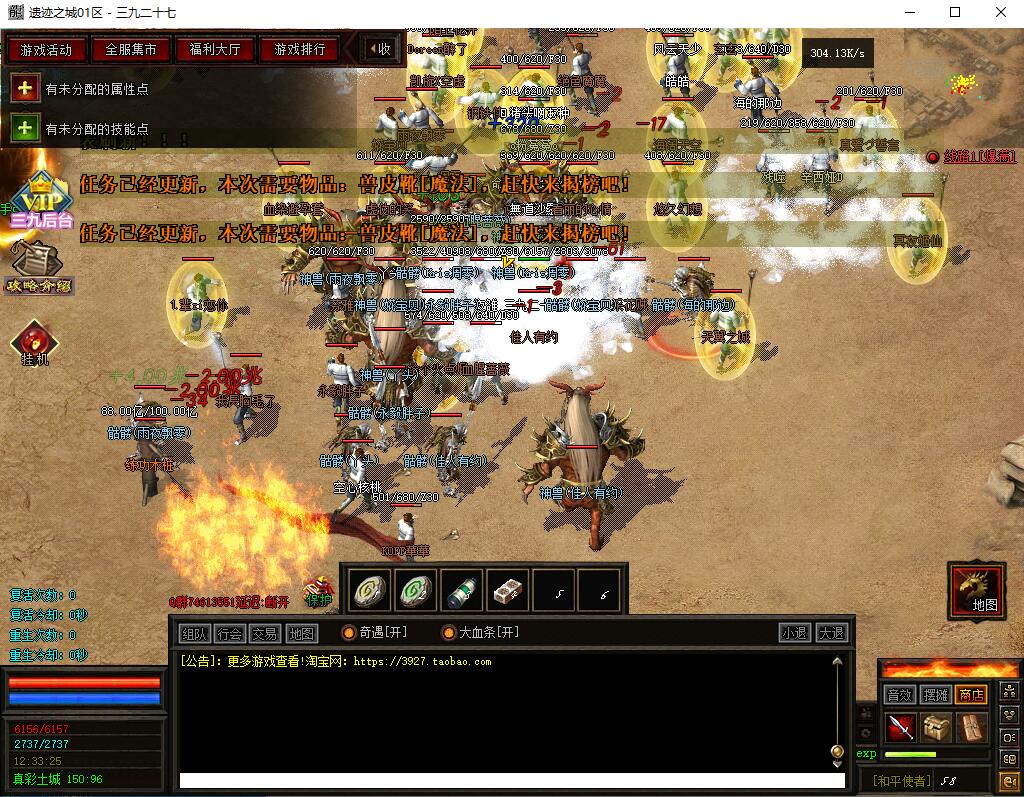Open the 商店 shop

coord(970,694)
